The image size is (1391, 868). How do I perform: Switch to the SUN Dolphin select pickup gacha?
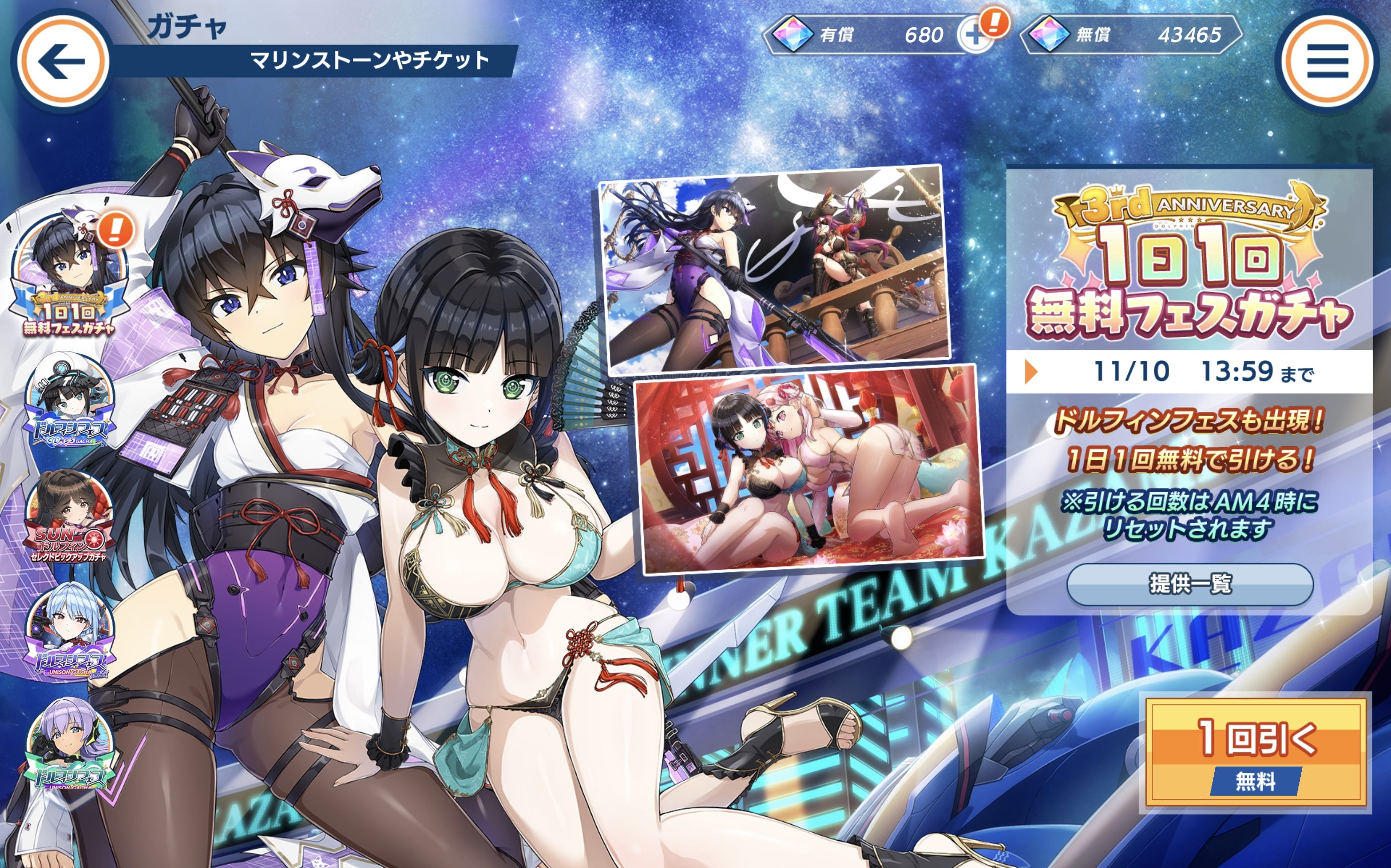69,517
